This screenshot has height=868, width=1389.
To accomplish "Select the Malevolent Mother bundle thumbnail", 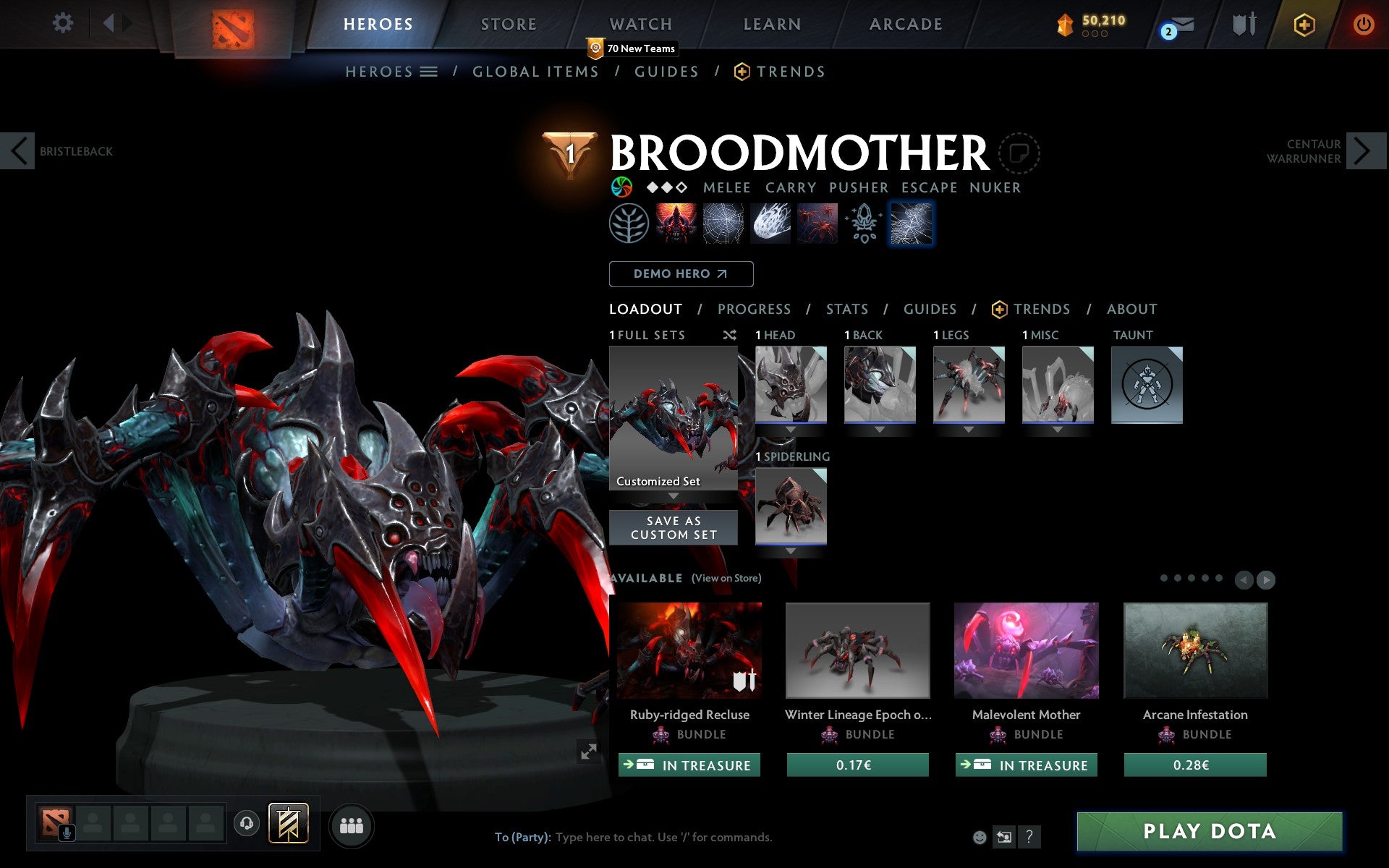I will [x=1025, y=650].
